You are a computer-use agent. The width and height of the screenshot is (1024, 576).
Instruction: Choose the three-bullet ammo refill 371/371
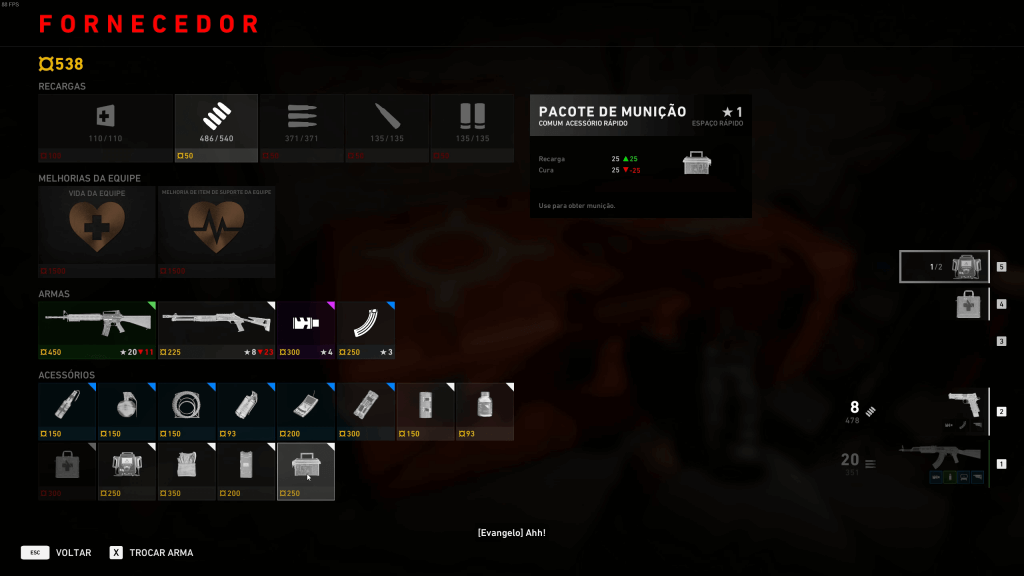(301, 128)
